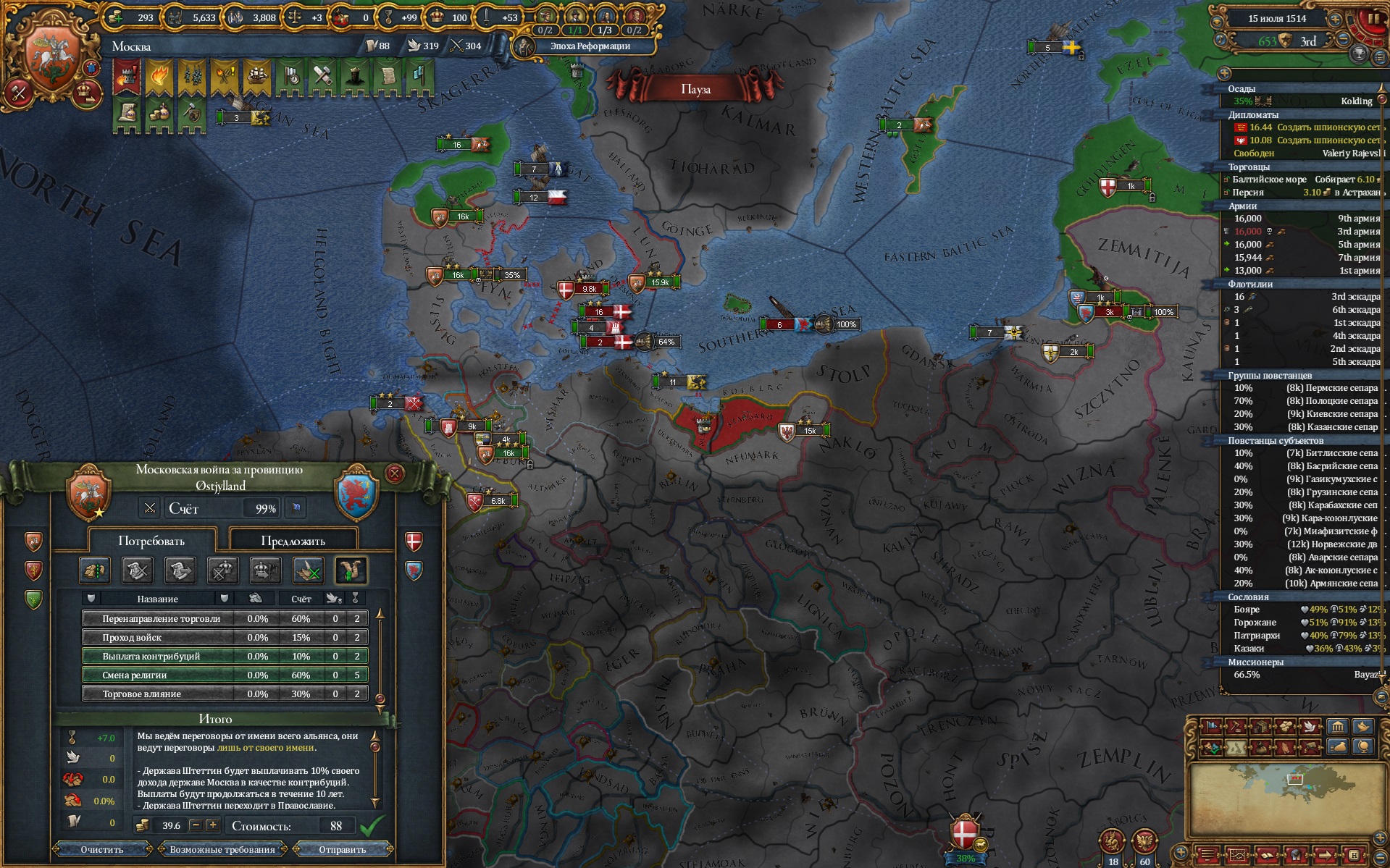1390x868 pixels.
Task: Increase gold demand with the plus button
Action: click(x=213, y=825)
